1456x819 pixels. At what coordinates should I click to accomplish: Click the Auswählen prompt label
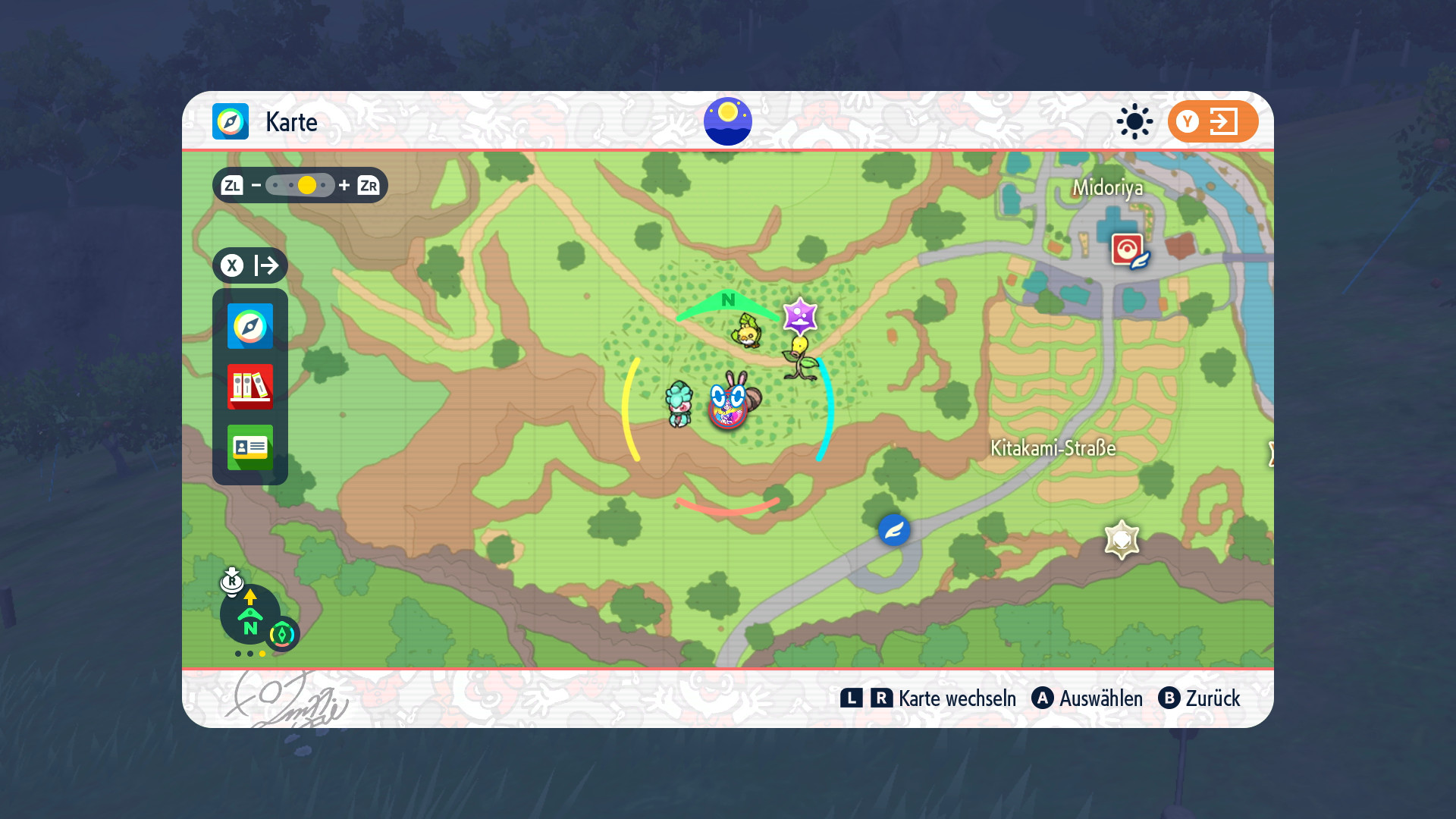pos(1100,698)
